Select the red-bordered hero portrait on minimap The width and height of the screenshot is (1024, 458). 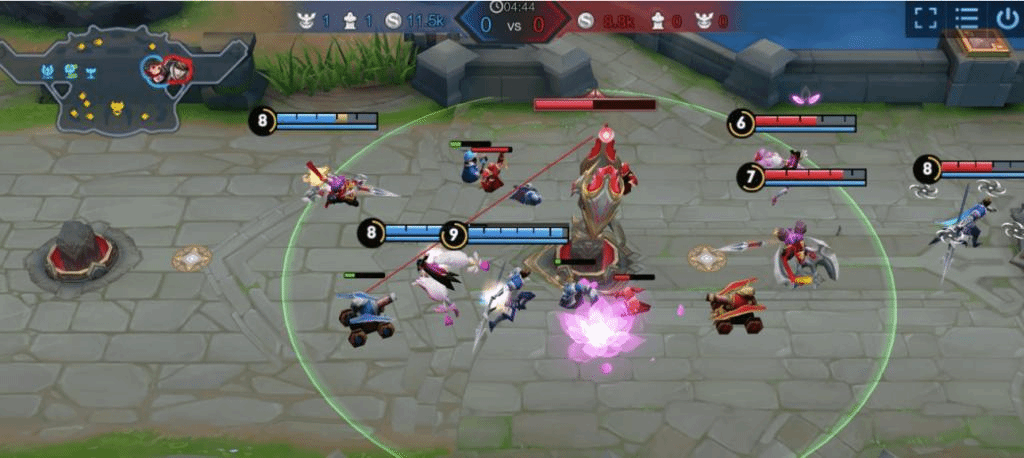click(177, 69)
